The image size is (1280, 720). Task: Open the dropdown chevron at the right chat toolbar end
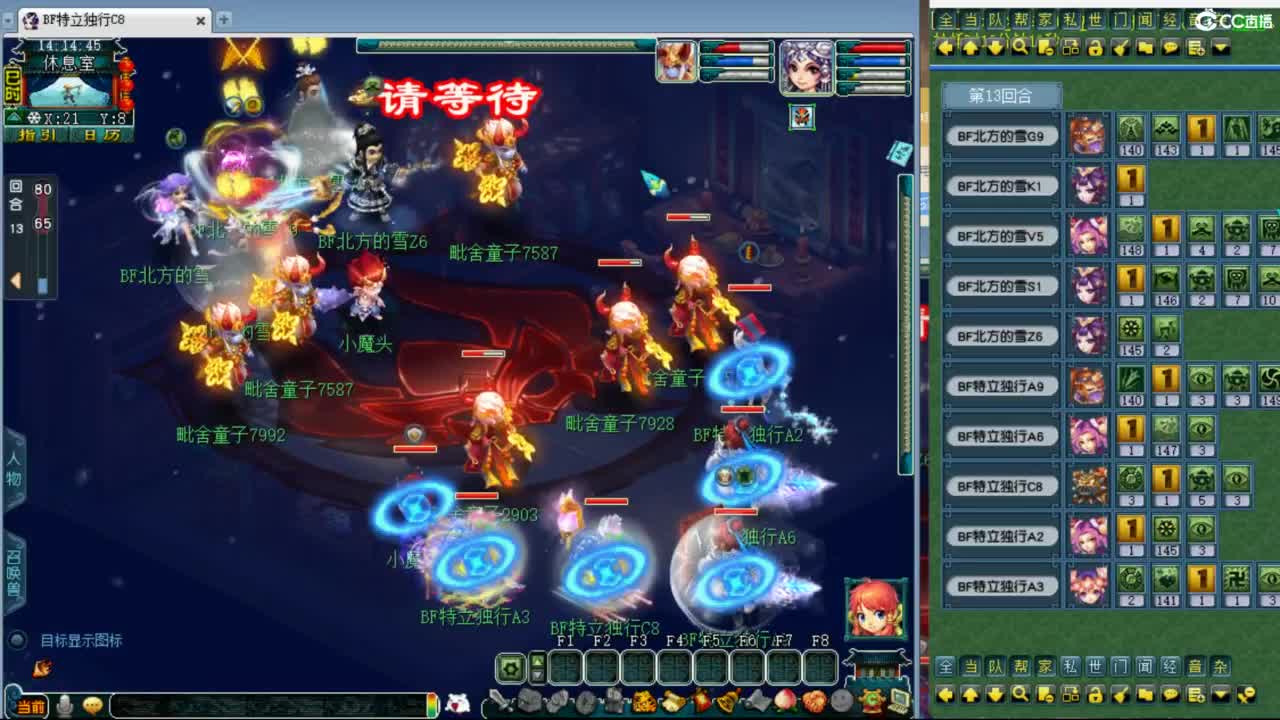point(1221,46)
